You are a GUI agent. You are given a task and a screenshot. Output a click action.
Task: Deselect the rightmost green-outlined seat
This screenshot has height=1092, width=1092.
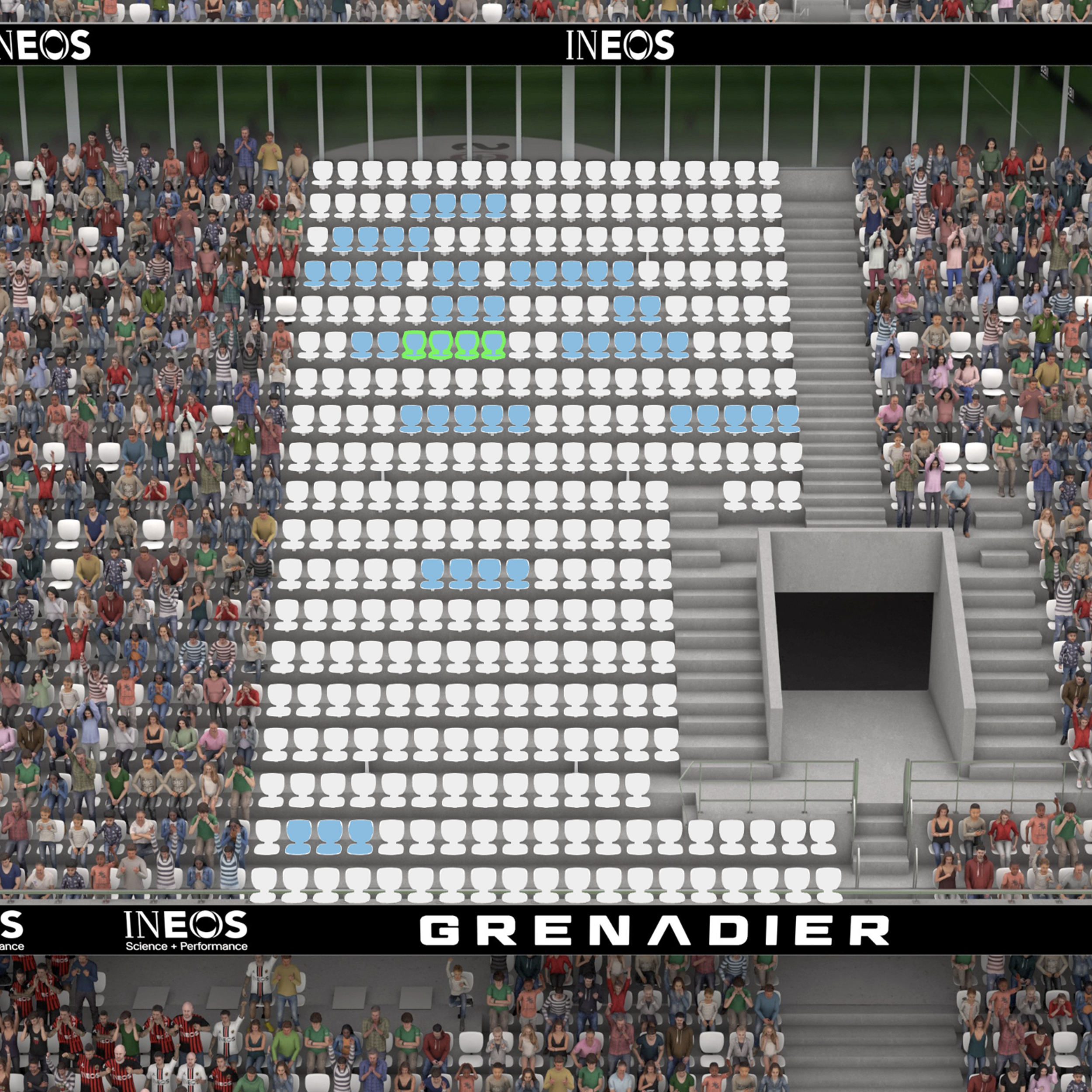pos(493,345)
